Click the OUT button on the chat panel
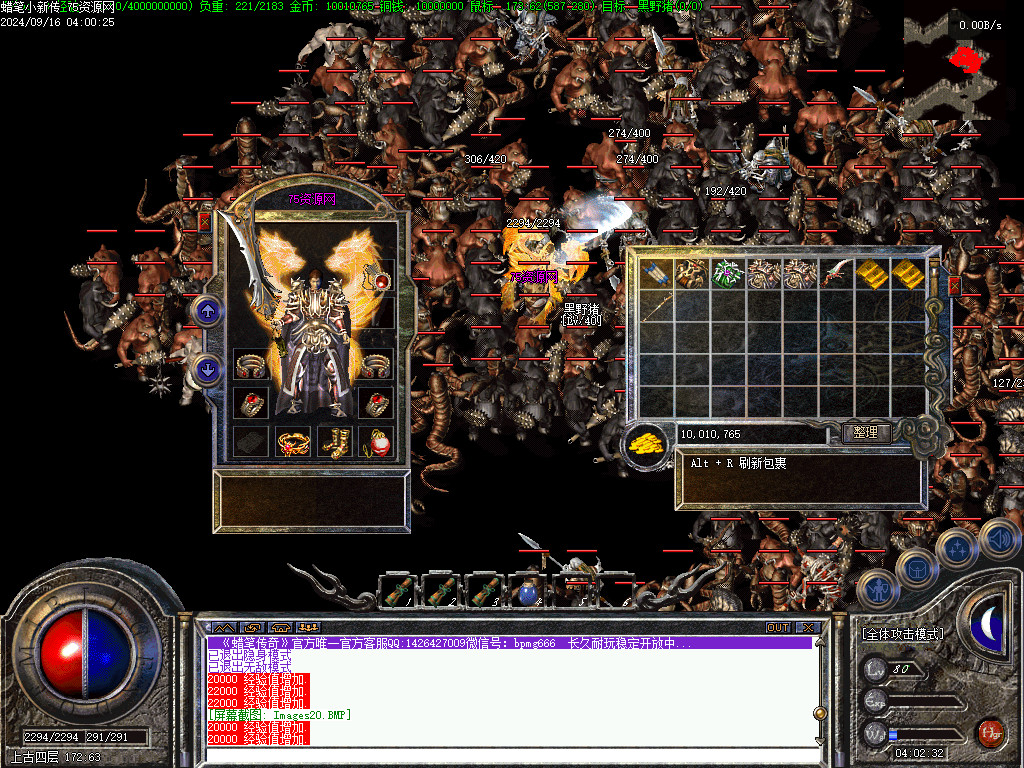The width and height of the screenshot is (1024, 768). click(x=778, y=627)
